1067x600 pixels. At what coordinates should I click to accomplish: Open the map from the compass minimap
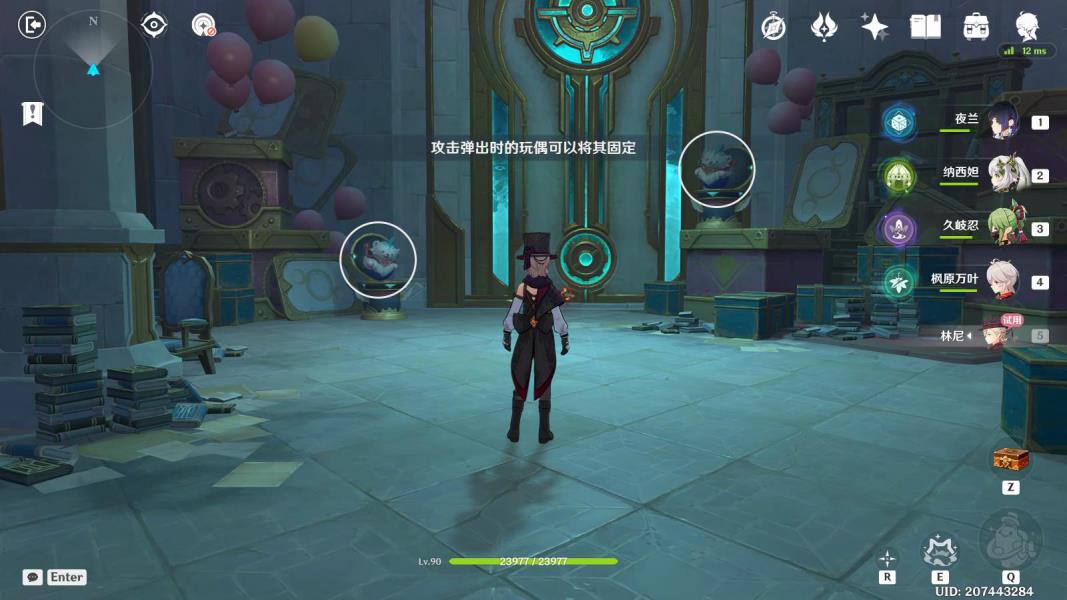click(x=92, y=68)
